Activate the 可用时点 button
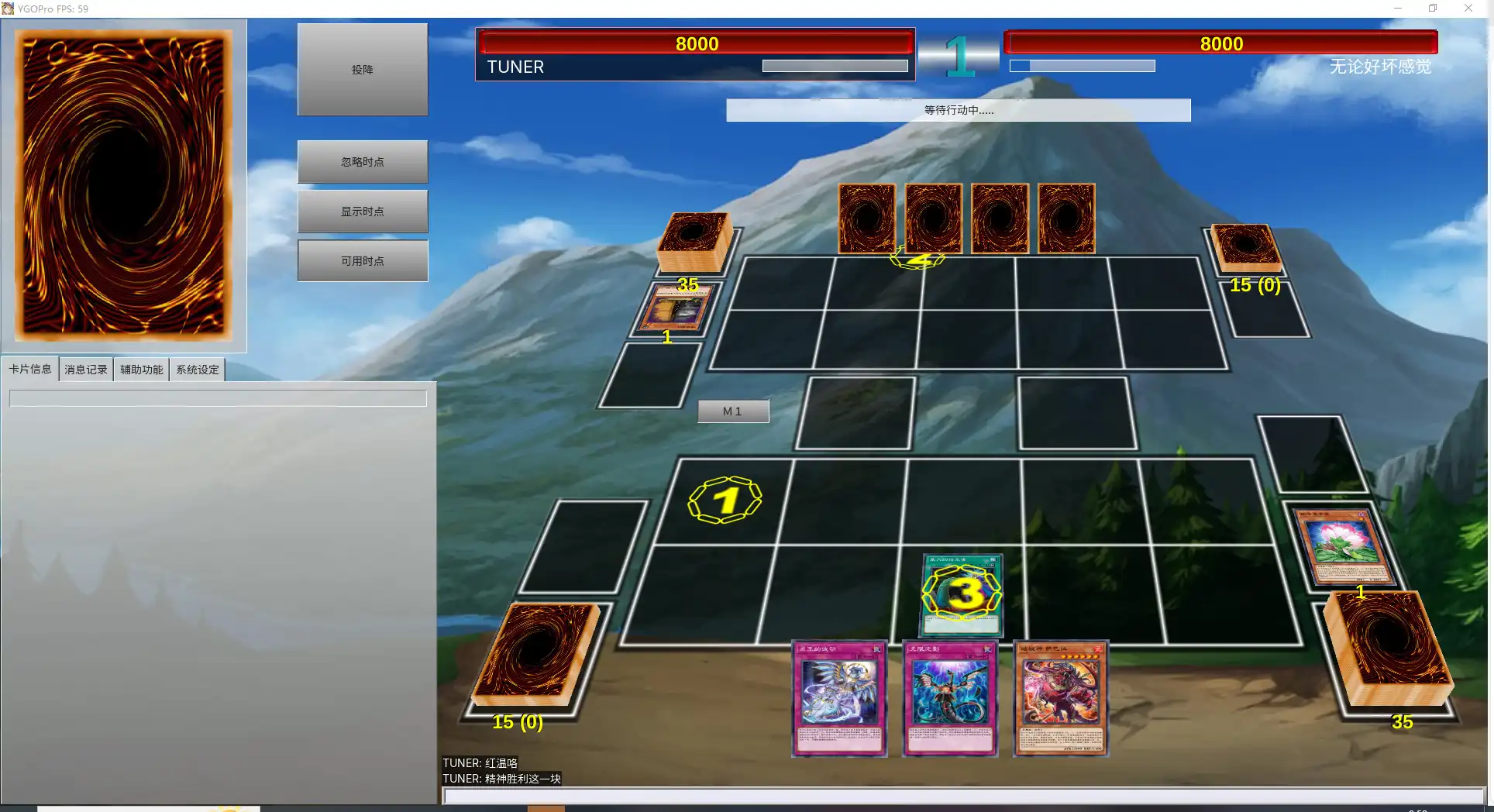The image size is (1494, 812). (362, 261)
